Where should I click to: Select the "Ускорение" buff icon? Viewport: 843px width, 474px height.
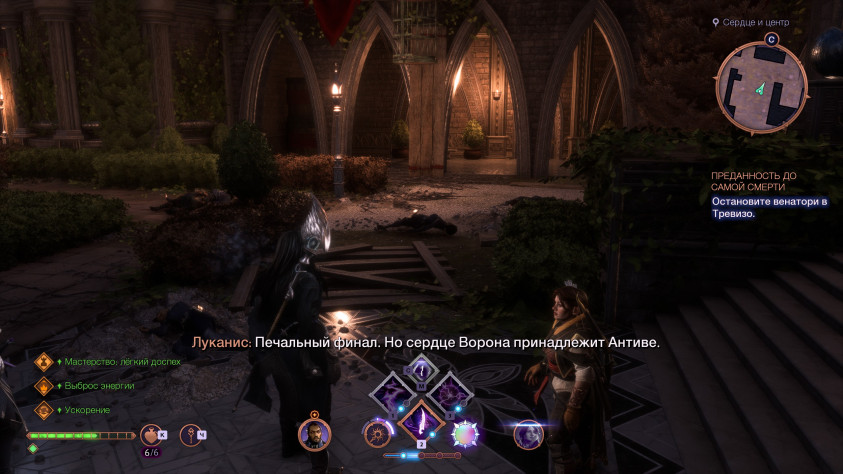pyautogui.click(x=44, y=410)
